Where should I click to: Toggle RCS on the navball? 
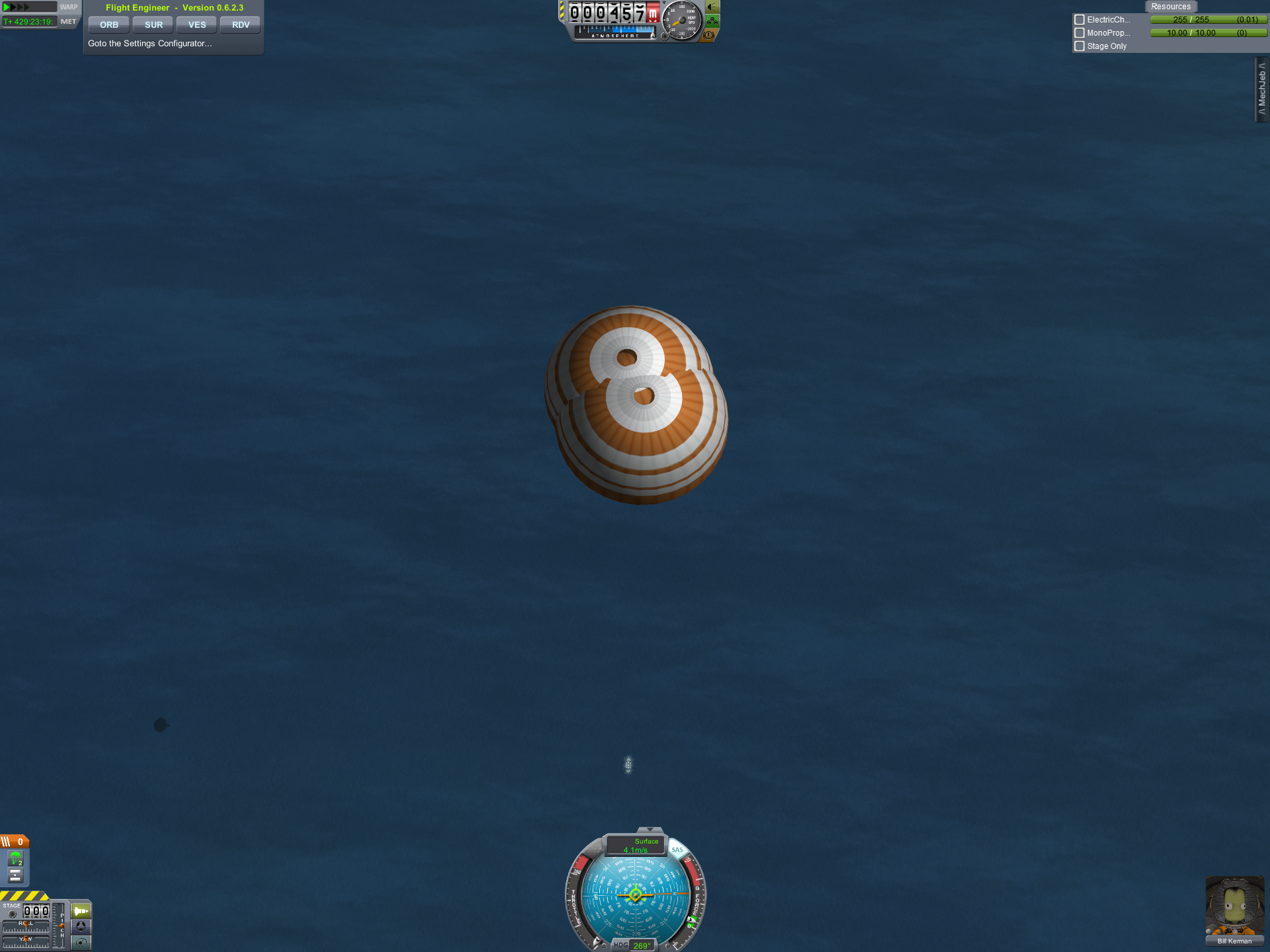coord(593,850)
